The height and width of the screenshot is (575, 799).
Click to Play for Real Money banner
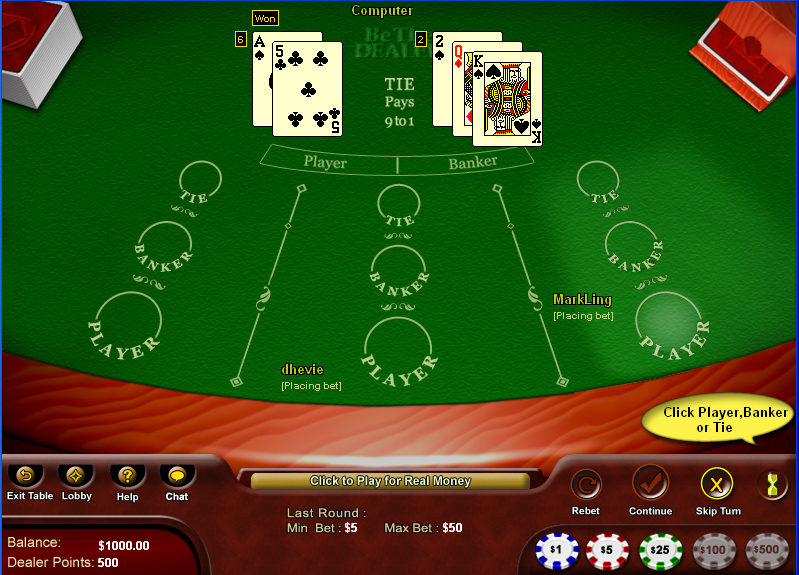[390, 481]
